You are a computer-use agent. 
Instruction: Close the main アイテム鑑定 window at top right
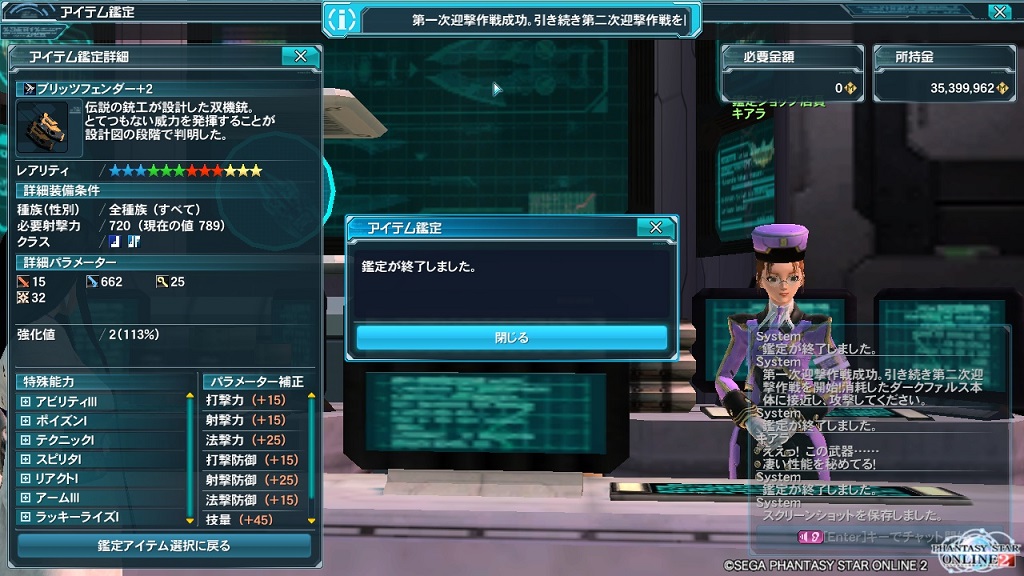998,12
